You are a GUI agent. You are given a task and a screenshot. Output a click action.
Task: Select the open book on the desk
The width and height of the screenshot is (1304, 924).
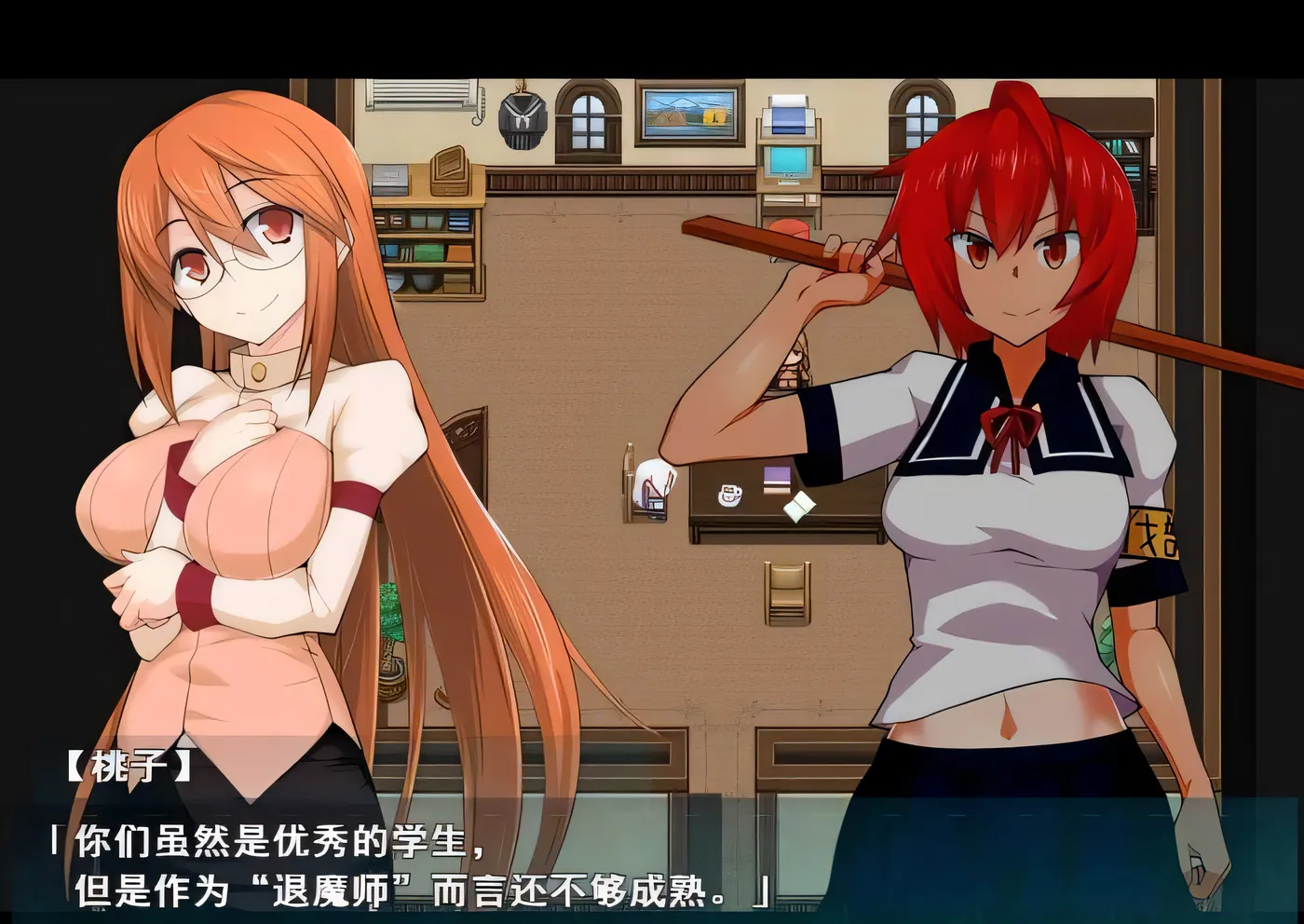coord(799,503)
